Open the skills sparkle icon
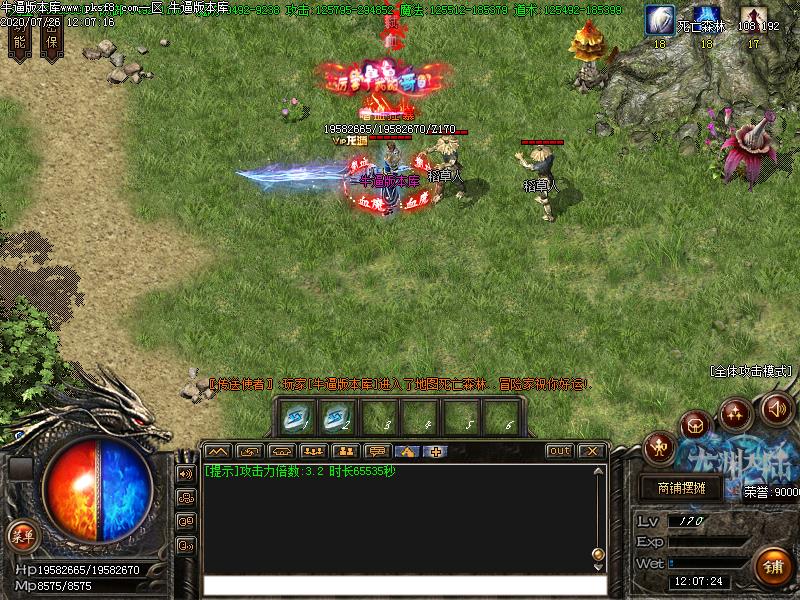The image size is (800, 600). coord(735,410)
